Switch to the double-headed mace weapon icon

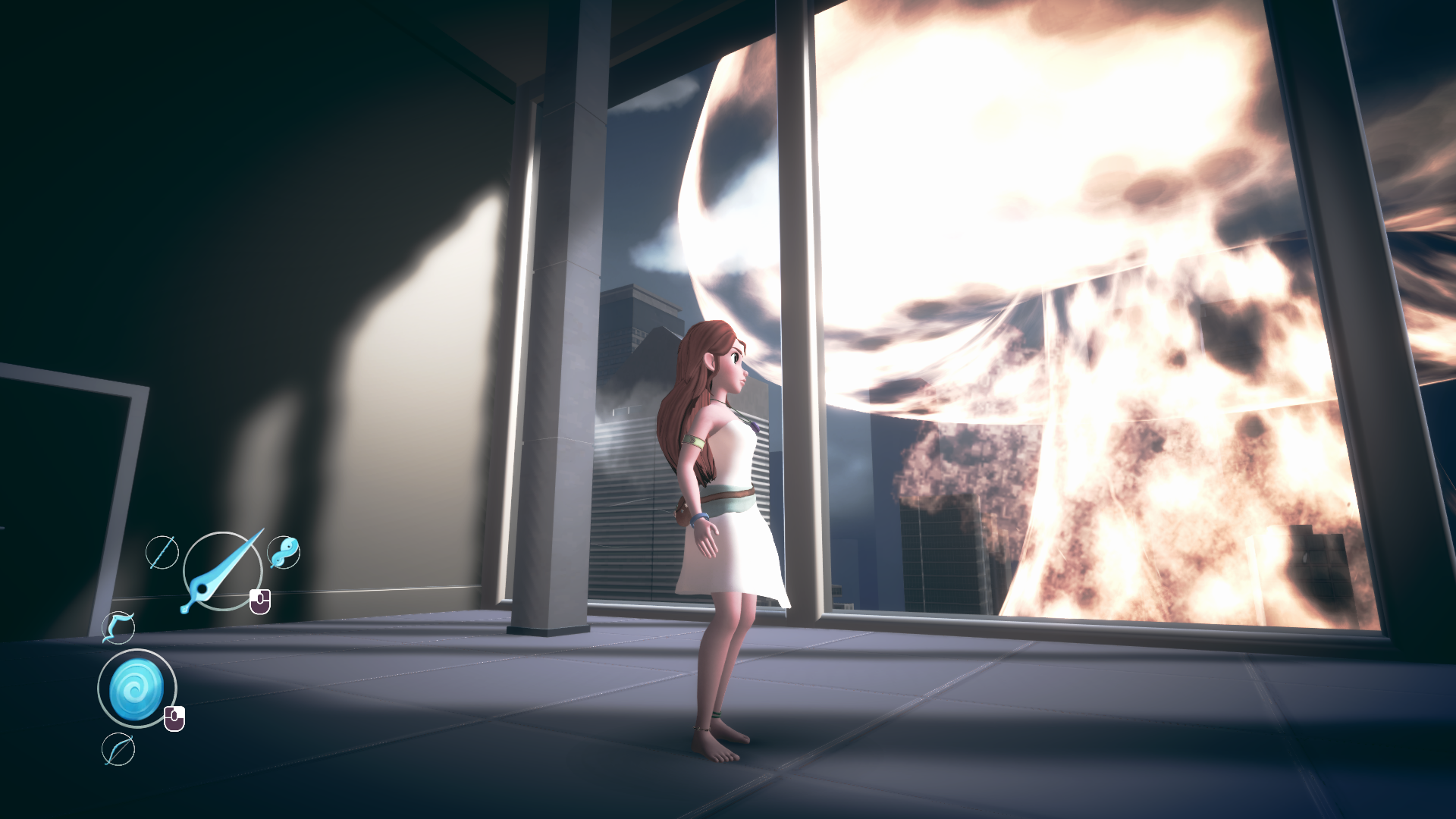[x=284, y=552]
